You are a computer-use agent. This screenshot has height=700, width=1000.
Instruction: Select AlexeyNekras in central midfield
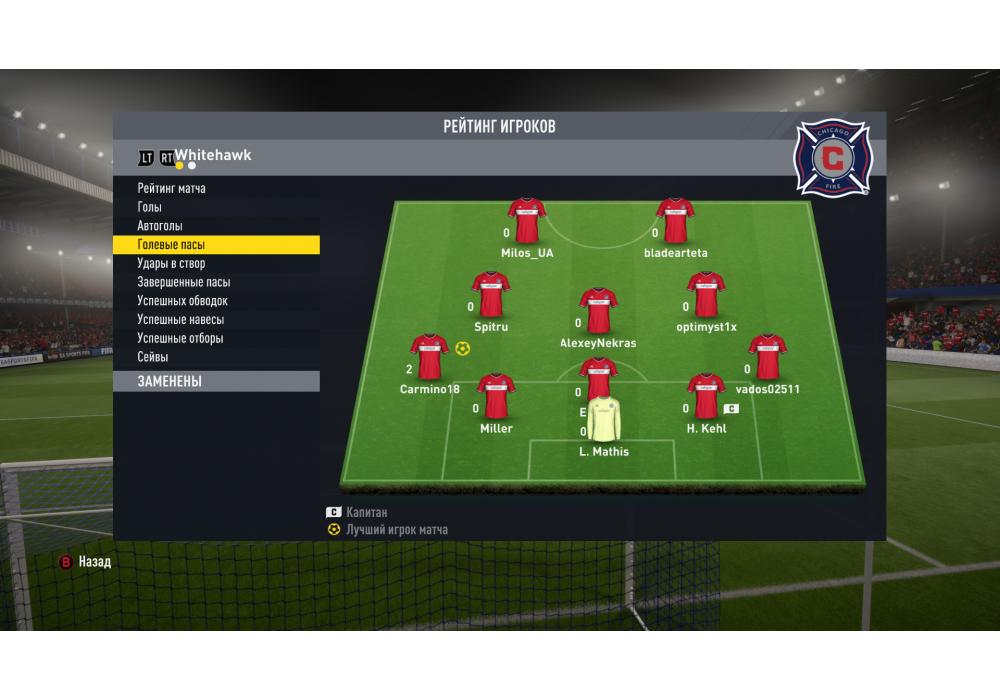coord(598,312)
